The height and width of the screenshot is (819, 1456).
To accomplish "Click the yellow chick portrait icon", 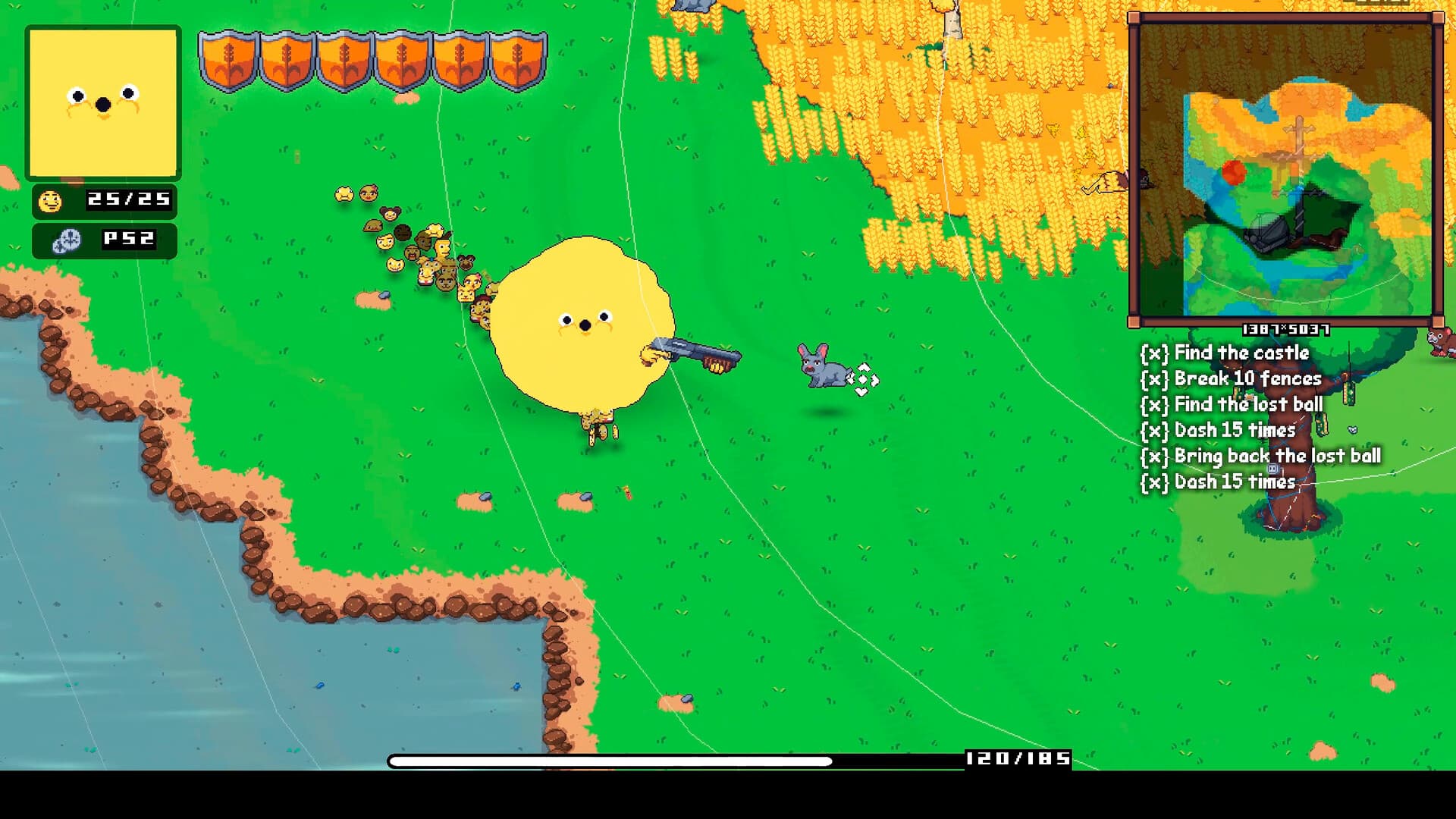I will point(102,99).
